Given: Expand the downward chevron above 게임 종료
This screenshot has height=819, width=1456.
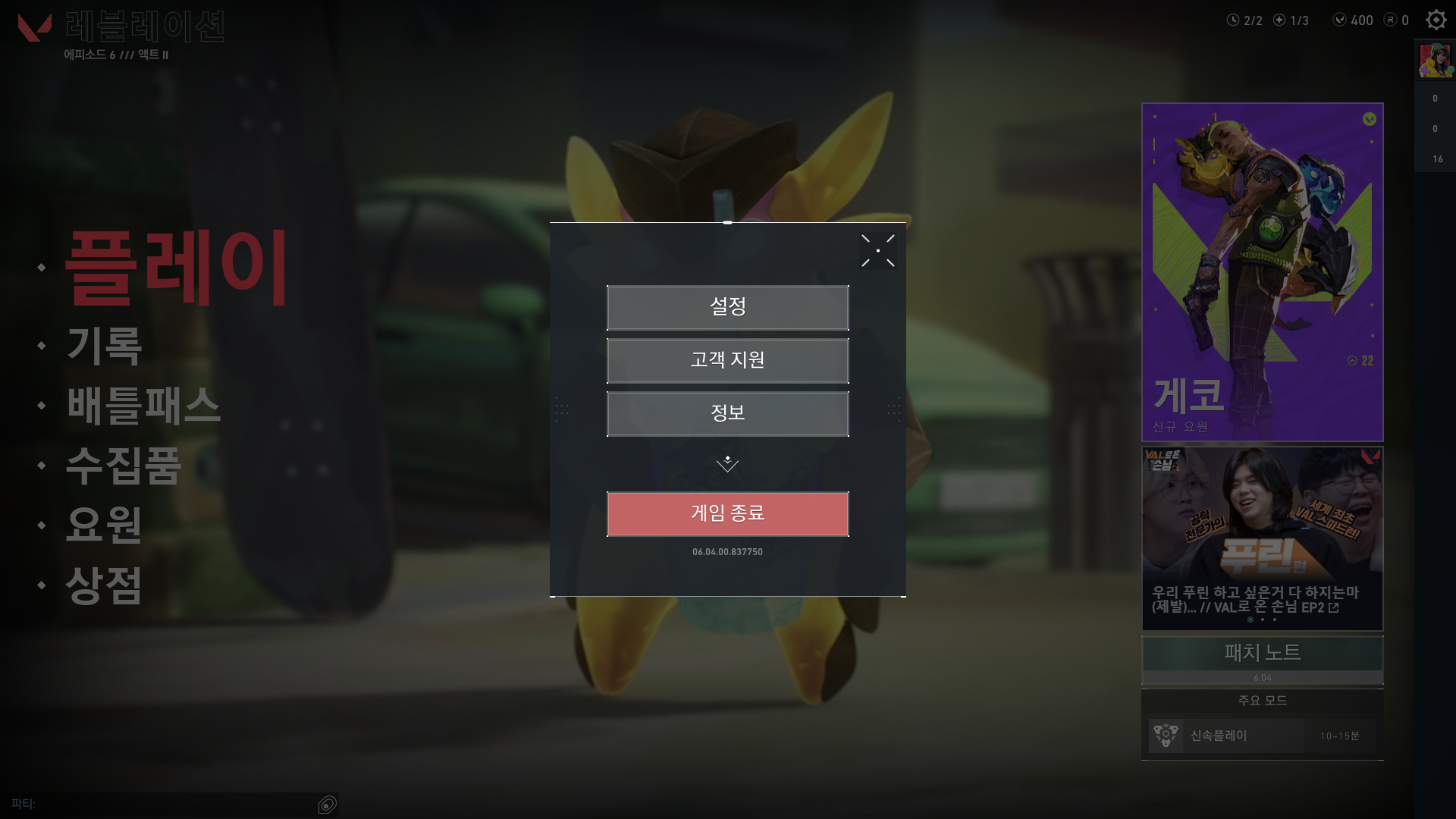Looking at the screenshot, I should click(727, 463).
